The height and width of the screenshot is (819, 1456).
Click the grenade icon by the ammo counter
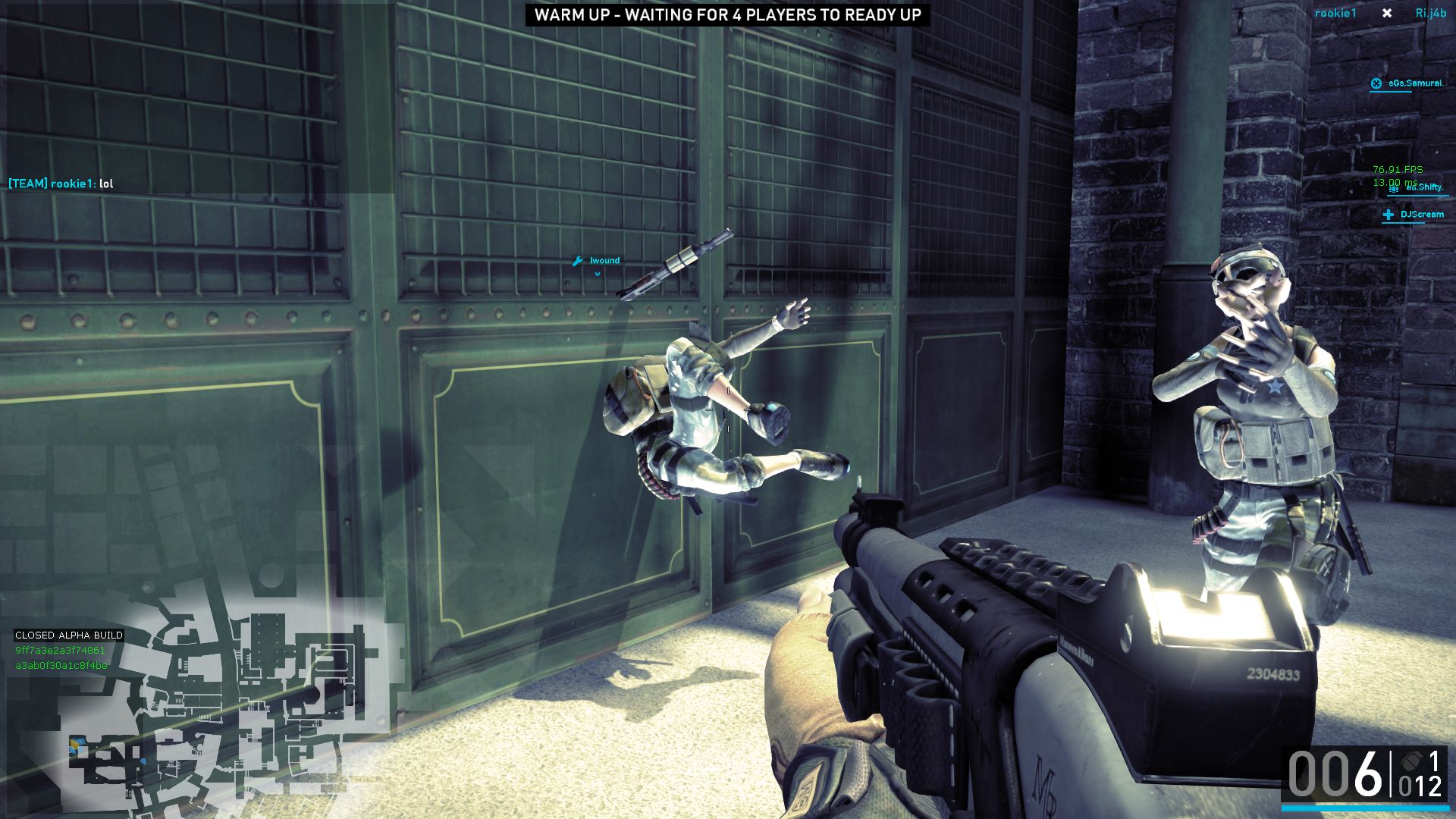[1411, 761]
